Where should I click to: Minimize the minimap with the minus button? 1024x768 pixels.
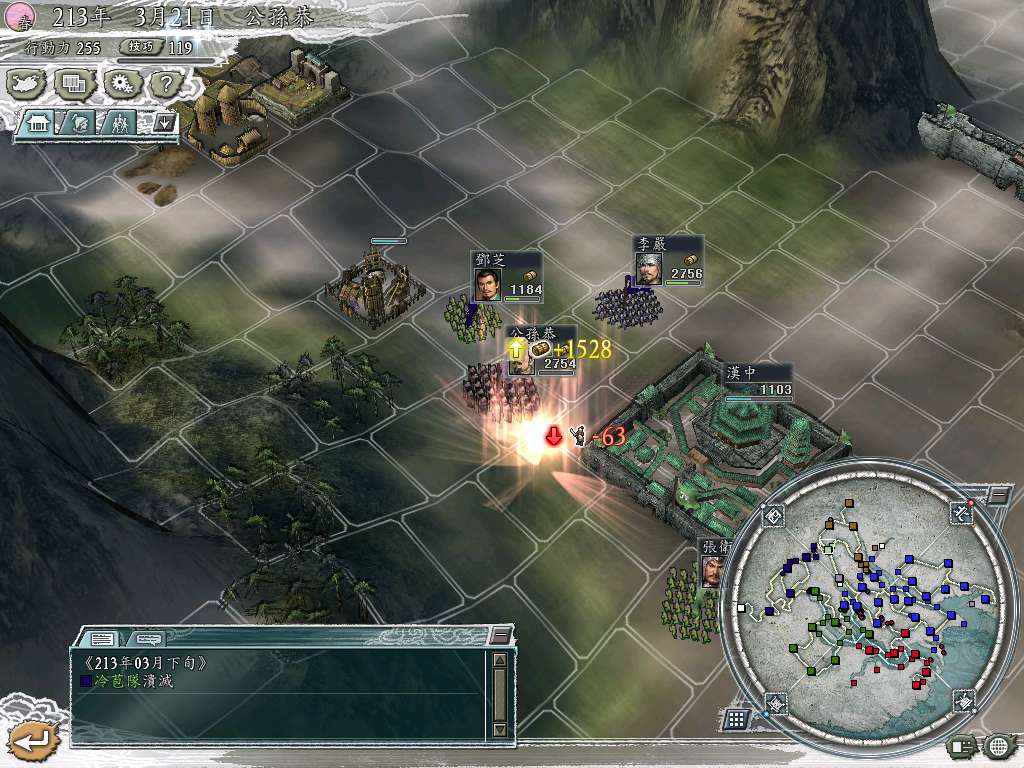point(998,495)
